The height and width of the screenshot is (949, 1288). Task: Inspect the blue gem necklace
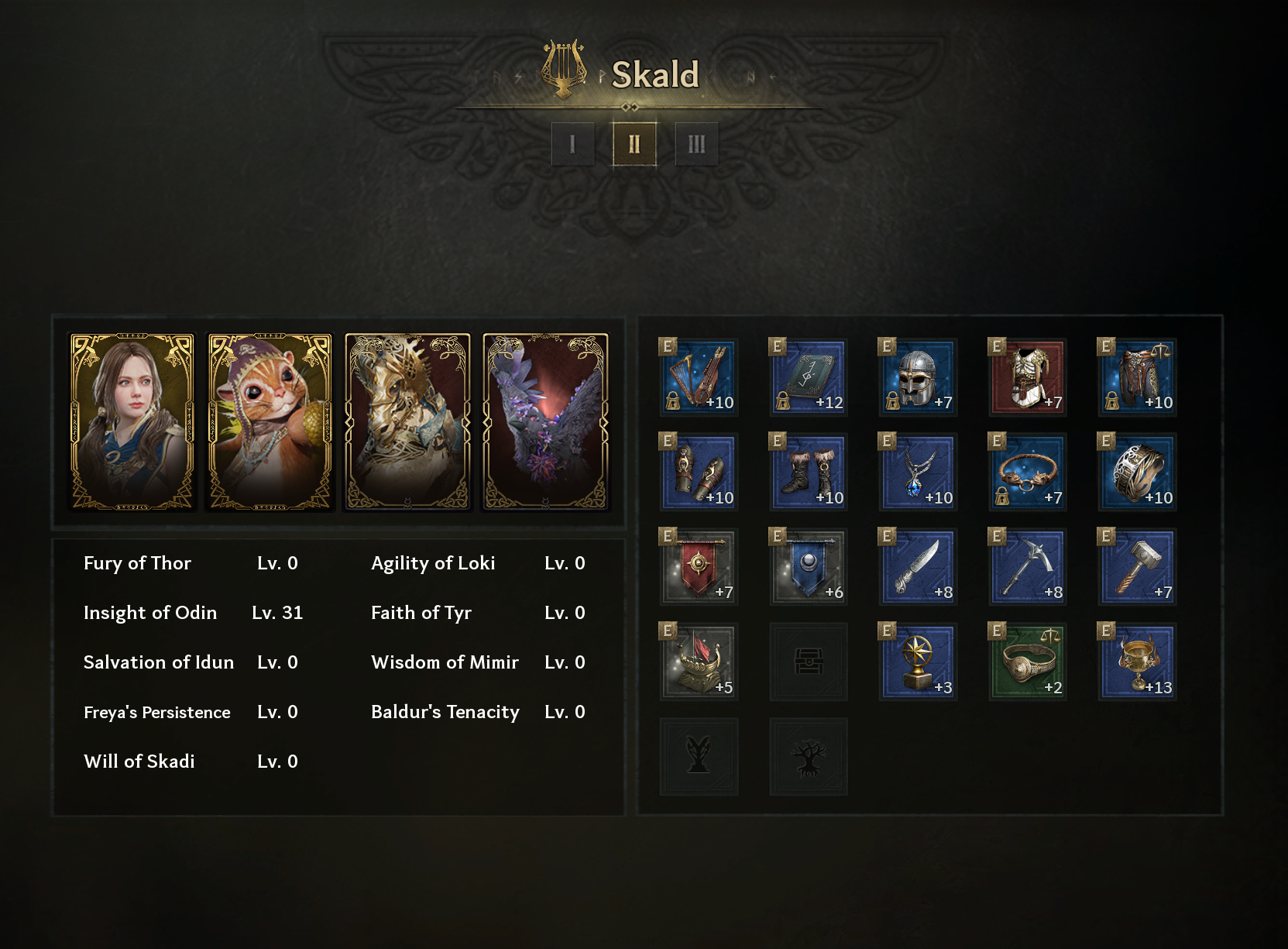coord(918,473)
